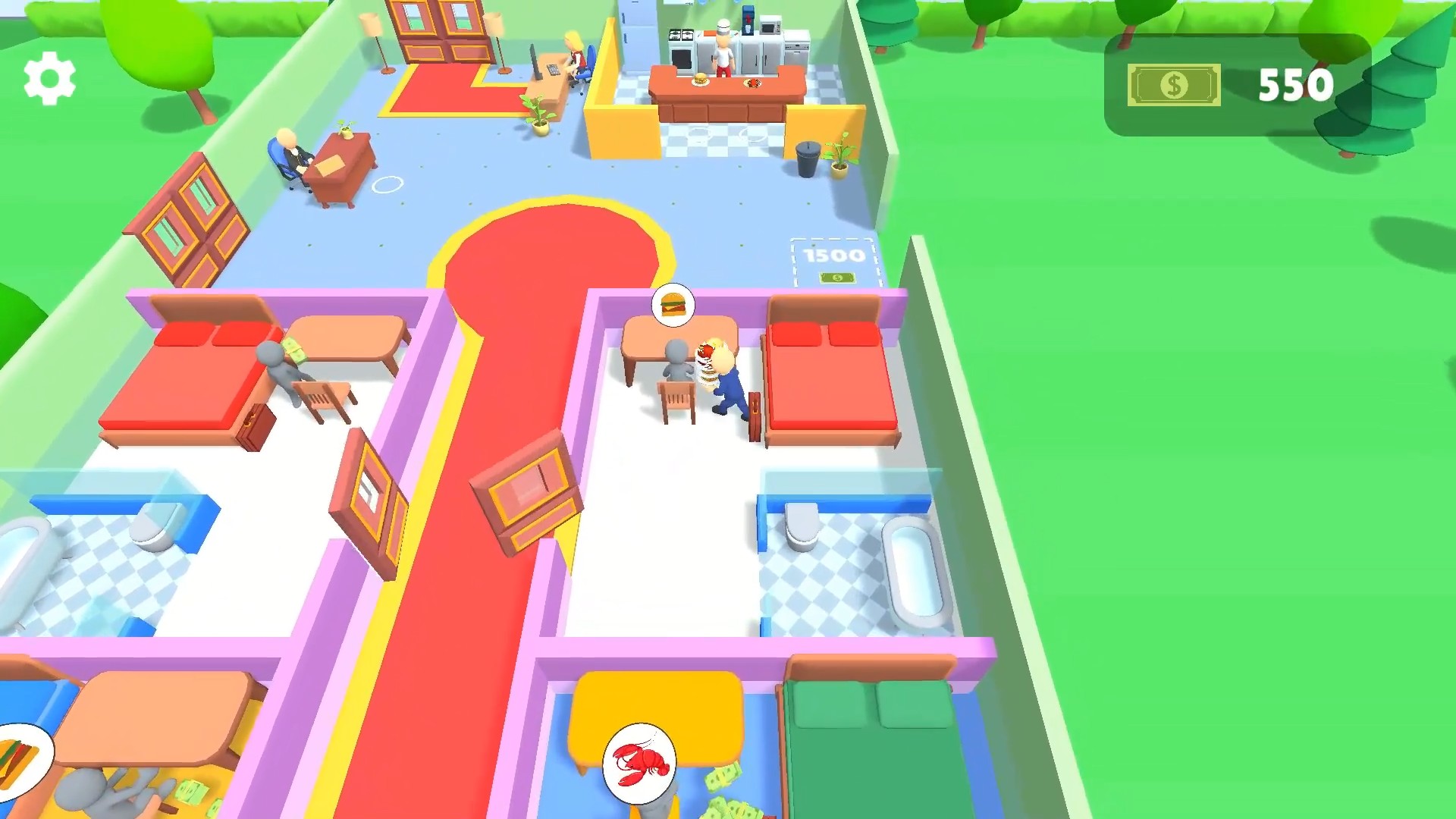
Task: Click the dollar bill icon next to 550
Action: pyautogui.click(x=1172, y=85)
